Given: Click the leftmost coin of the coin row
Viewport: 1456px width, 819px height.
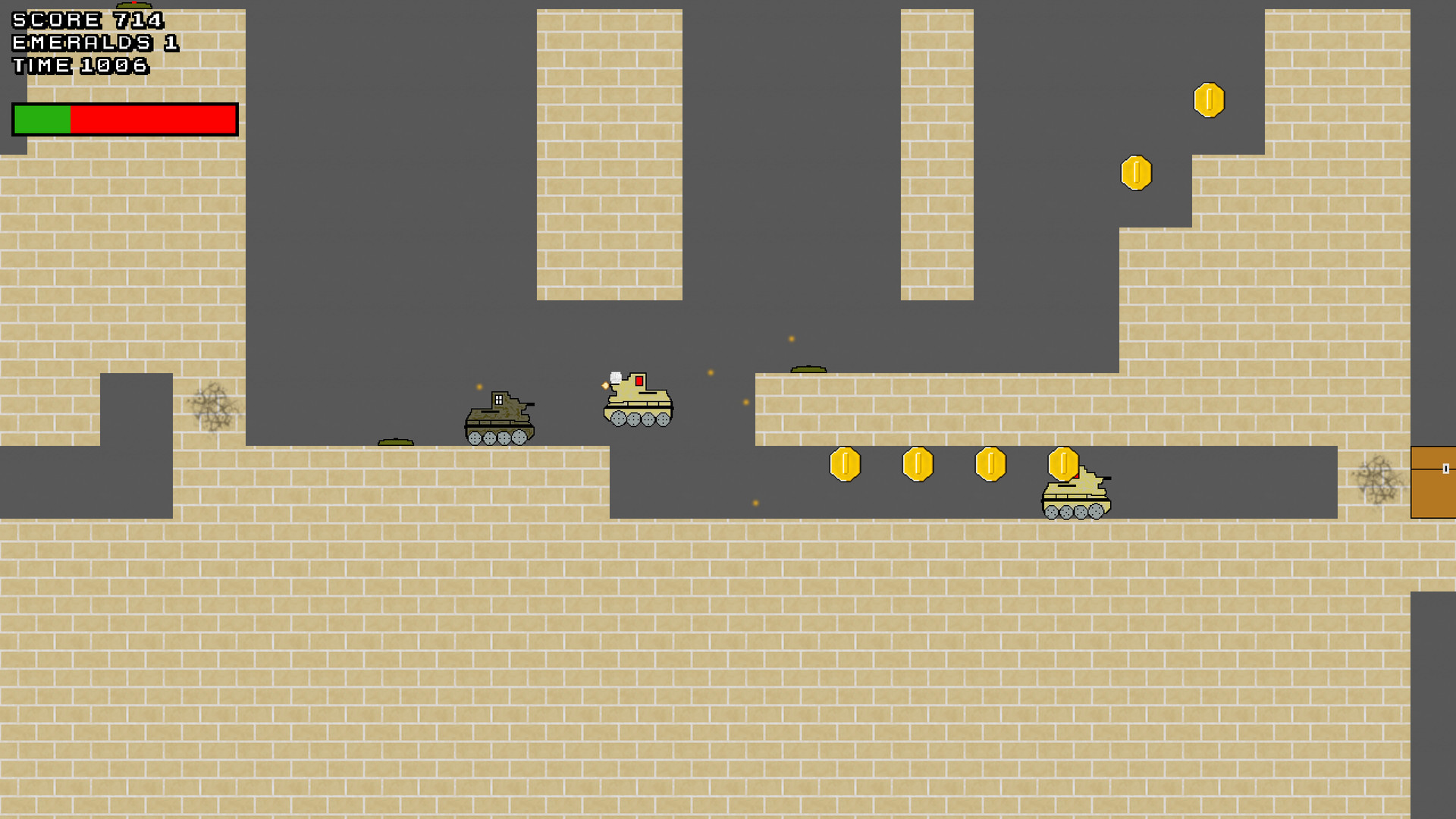Looking at the screenshot, I should pyautogui.click(x=846, y=465).
